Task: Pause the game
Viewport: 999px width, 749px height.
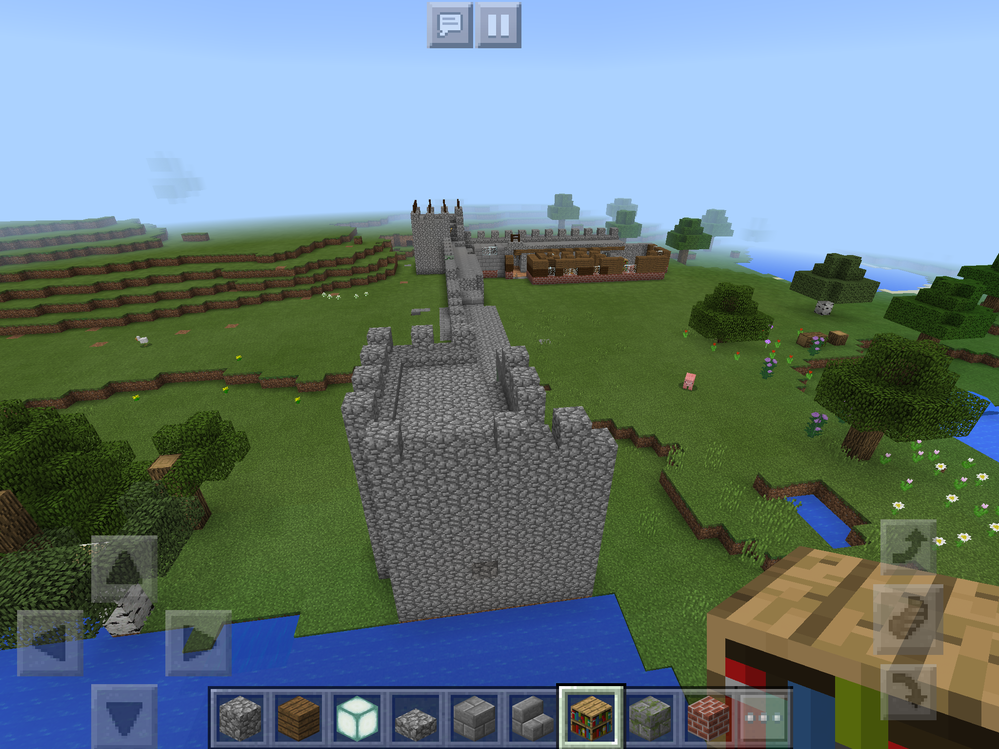Action: tap(498, 25)
